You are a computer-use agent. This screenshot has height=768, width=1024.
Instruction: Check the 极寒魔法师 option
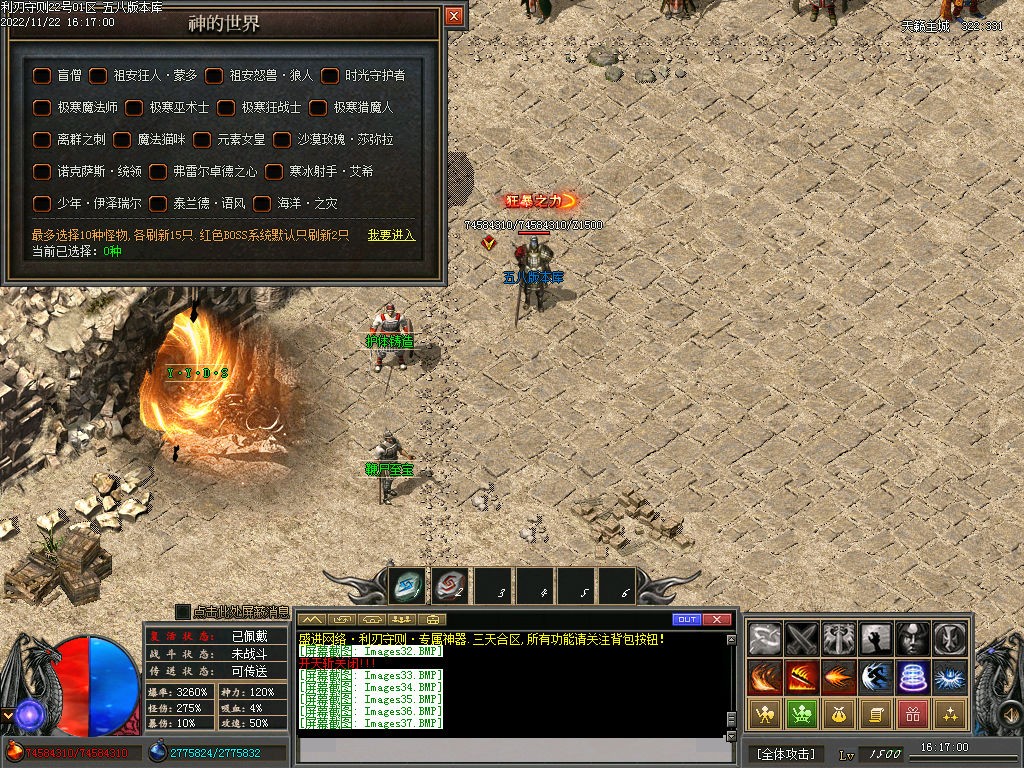[x=42, y=107]
